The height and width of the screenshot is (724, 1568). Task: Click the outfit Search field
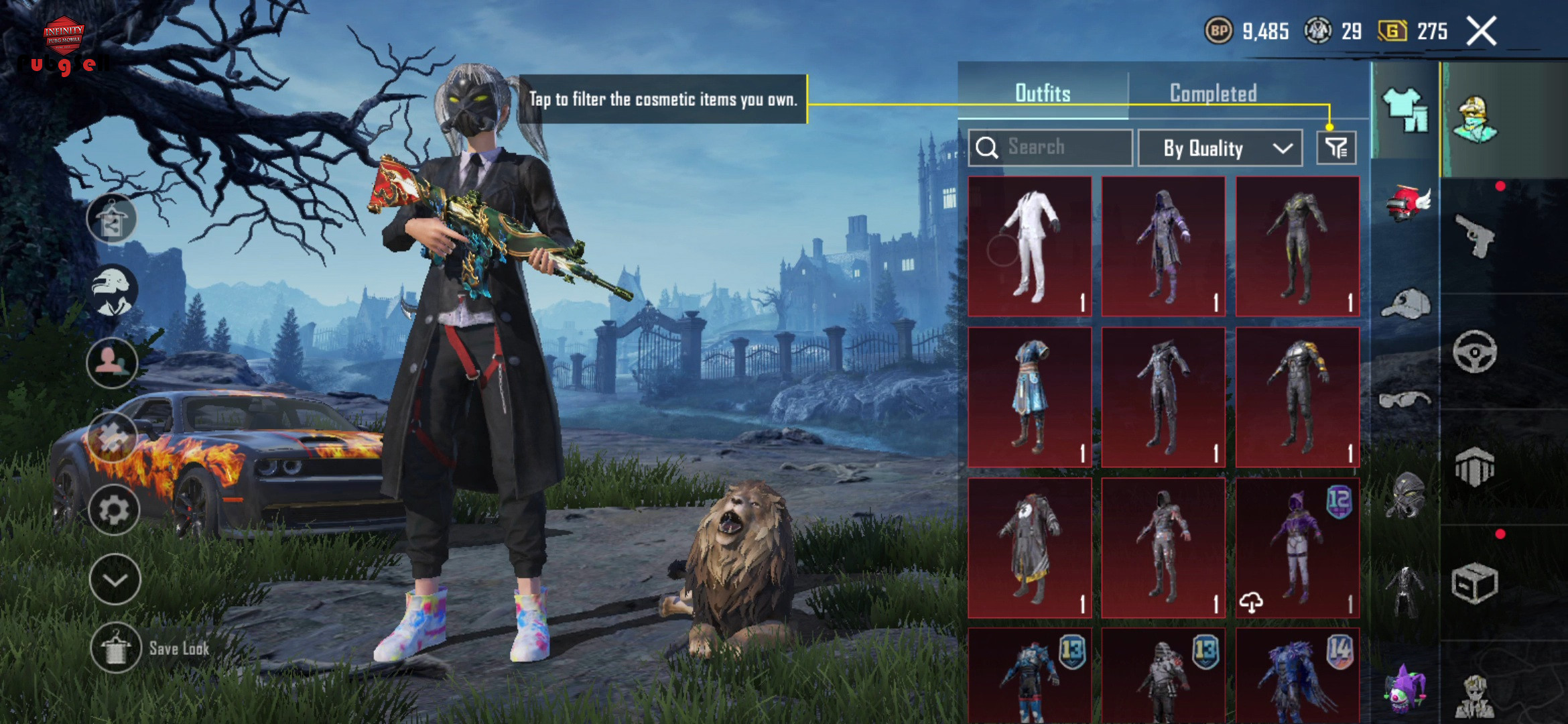pos(1051,147)
